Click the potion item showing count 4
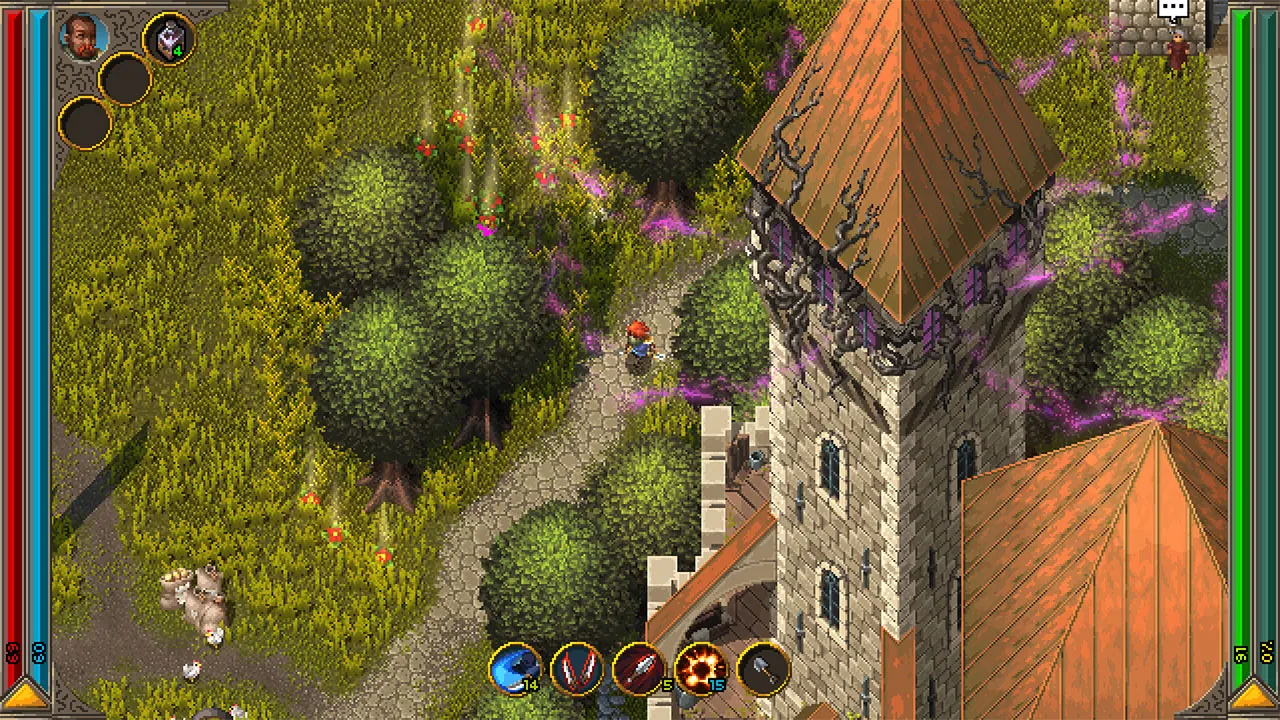 tap(167, 35)
